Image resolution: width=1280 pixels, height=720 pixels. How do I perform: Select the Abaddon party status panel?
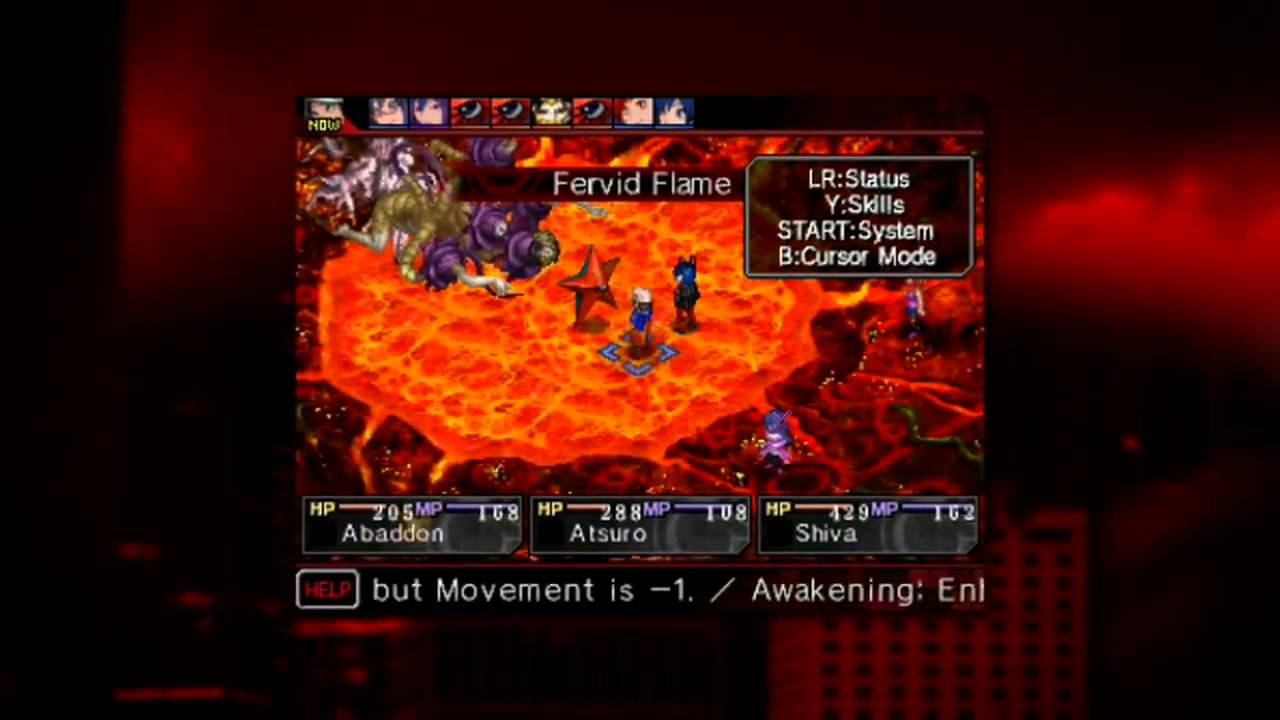point(409,525)
